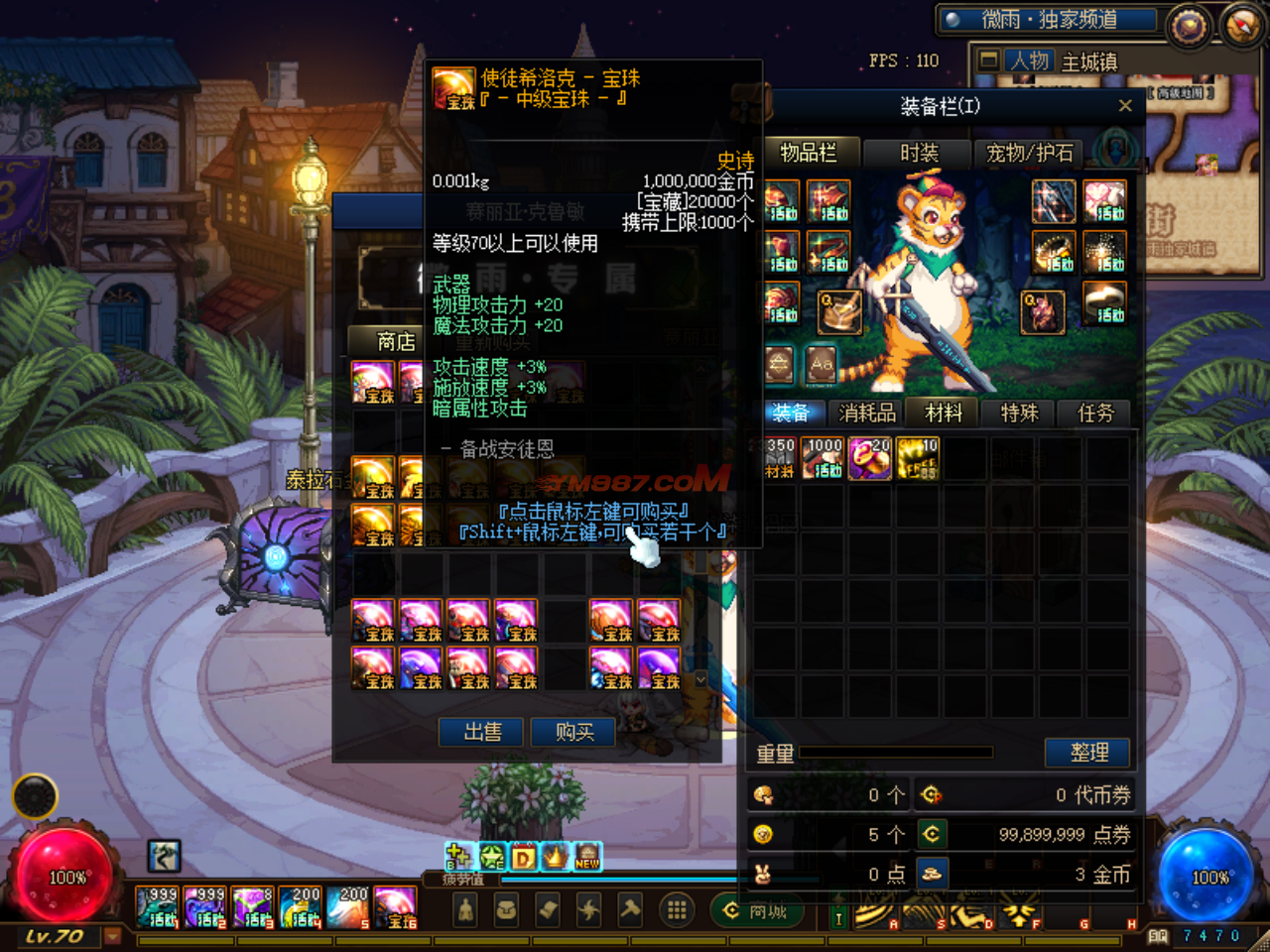Select the 消耗品 (consumables) tab
Screen dimensions: 1270x952
point(867,414)
